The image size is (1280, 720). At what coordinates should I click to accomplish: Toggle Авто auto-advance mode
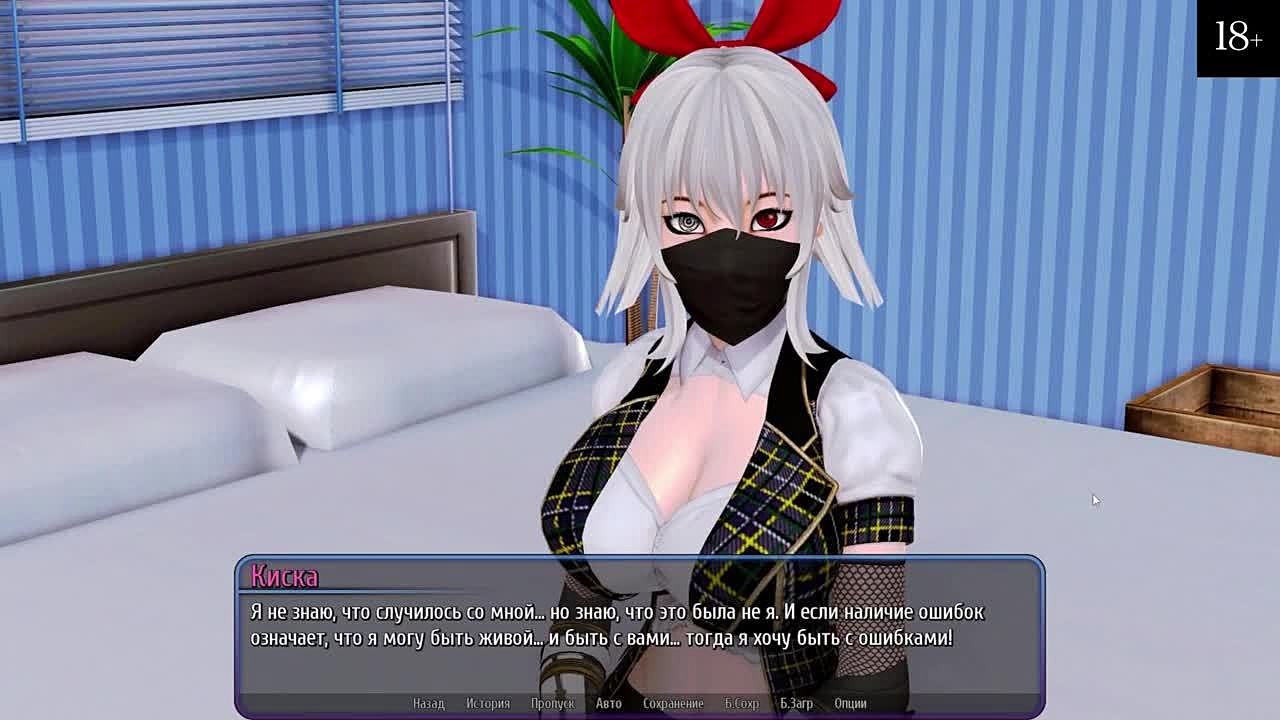point(608,703)
